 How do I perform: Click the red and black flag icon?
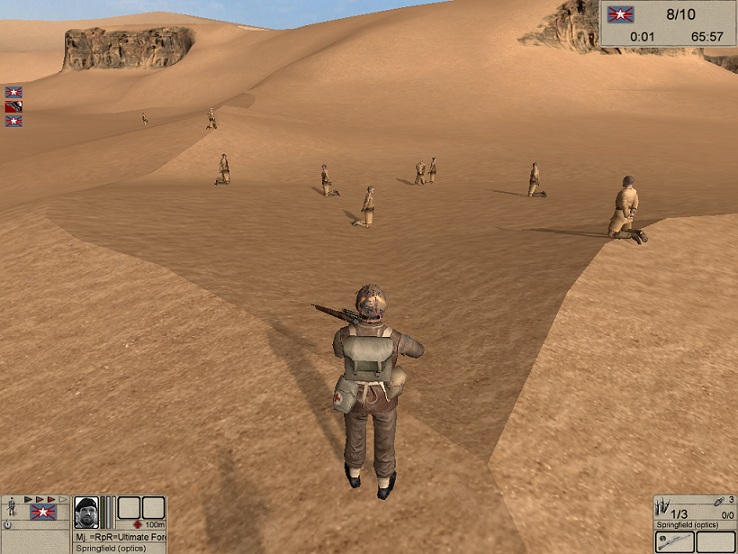tap(13, 106)
